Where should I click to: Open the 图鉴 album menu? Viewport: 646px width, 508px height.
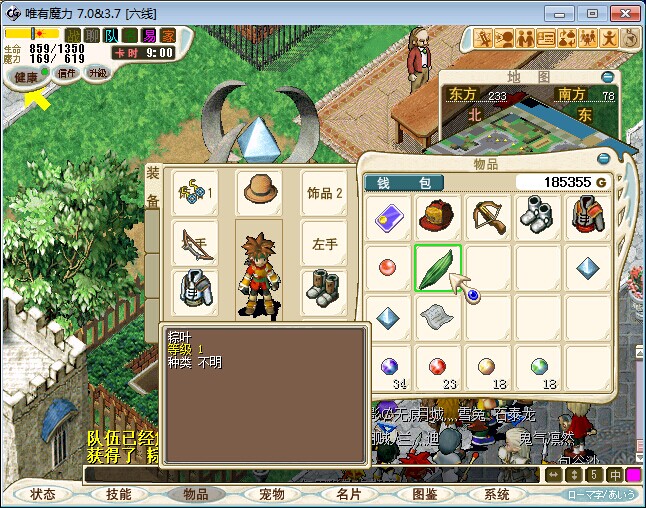(424, 494)
